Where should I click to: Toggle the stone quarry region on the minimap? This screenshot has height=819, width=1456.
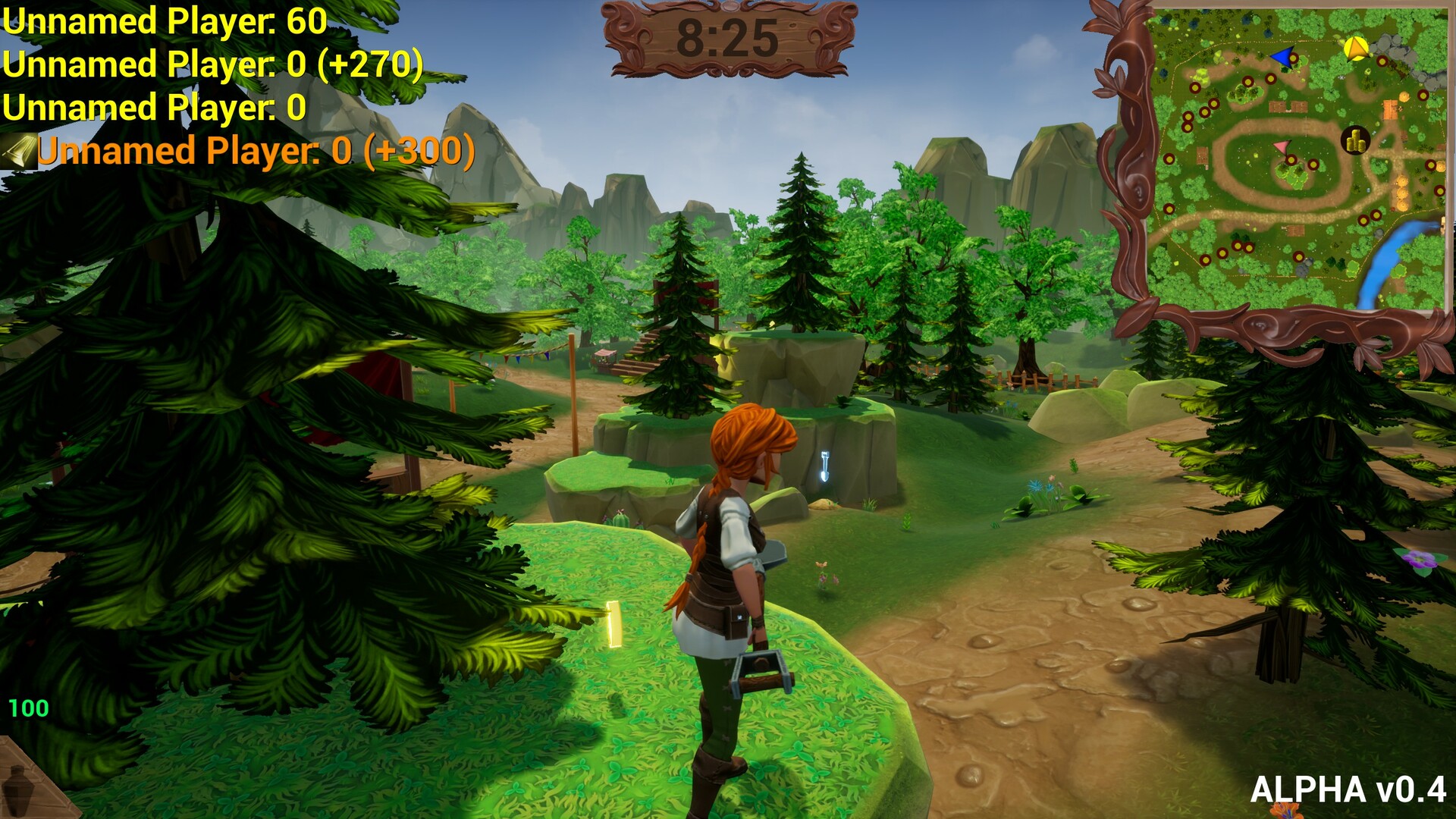1397,44
